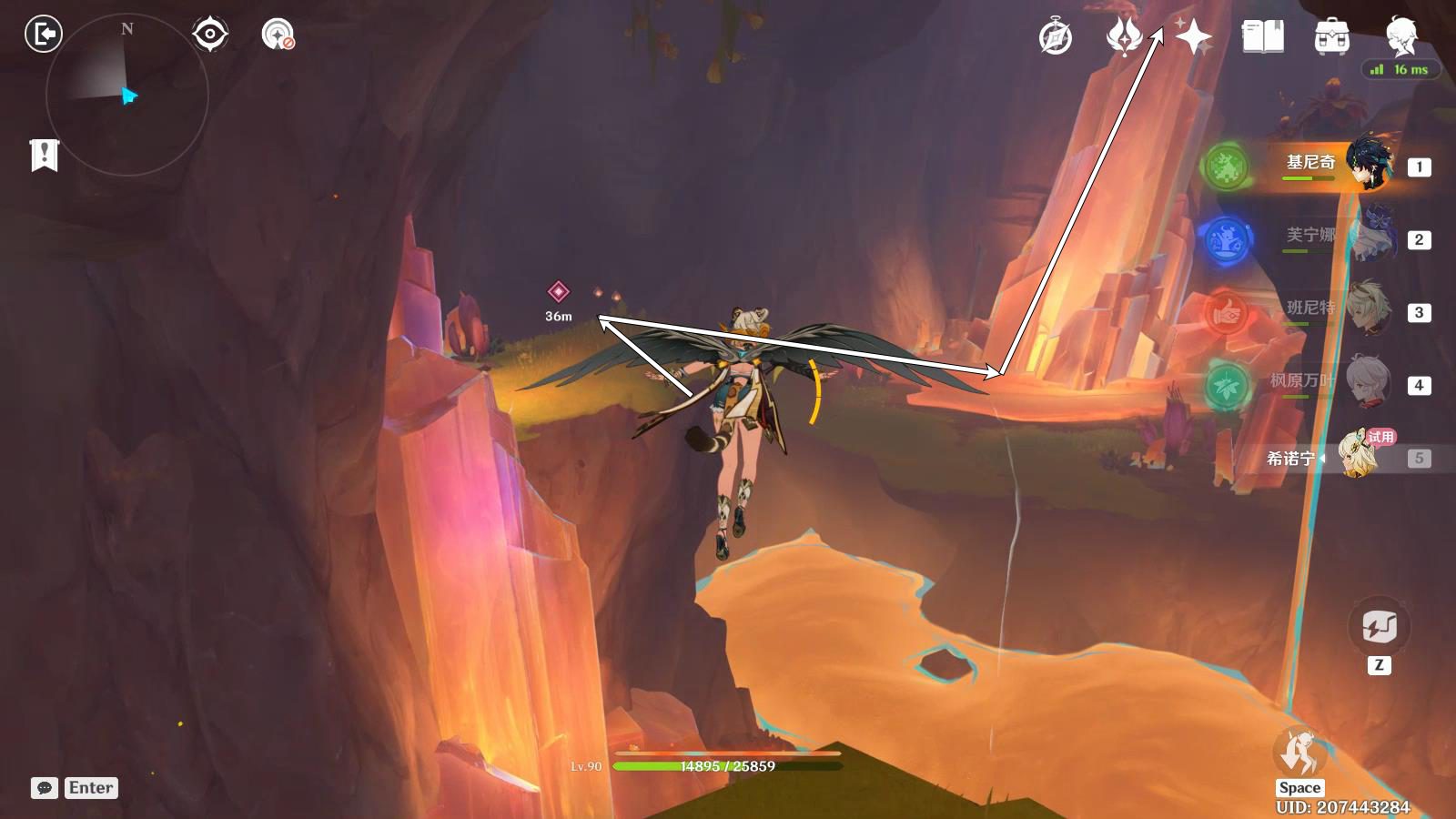The width and height of the screenshot is (1456, 819).
Task: Open the chat speech bubble
Action: [44, 788]
